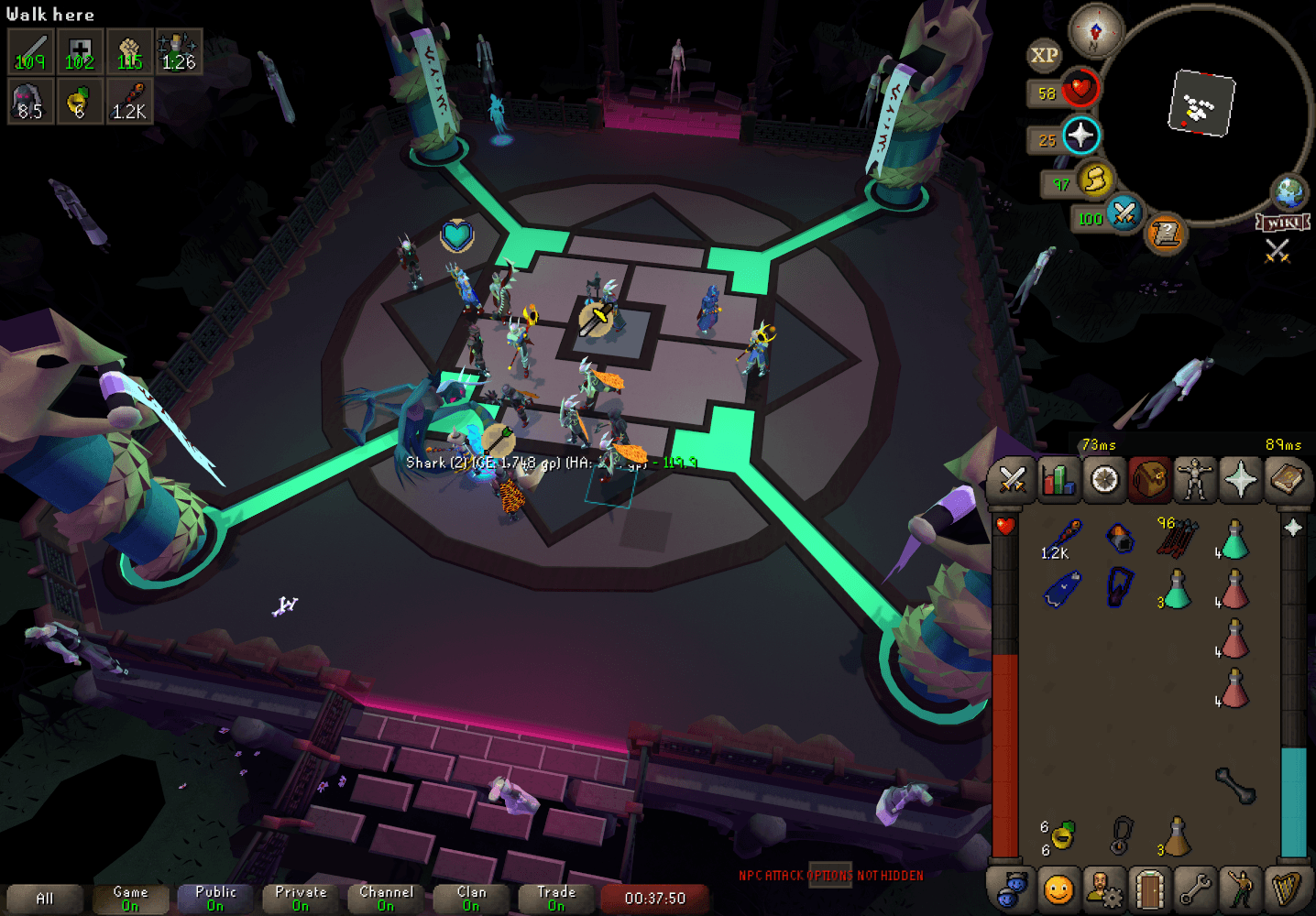Image resolution: width=1316 pixels, height=916 pixels.
Task: Toggle Public chat off
Action: [214, 896]
